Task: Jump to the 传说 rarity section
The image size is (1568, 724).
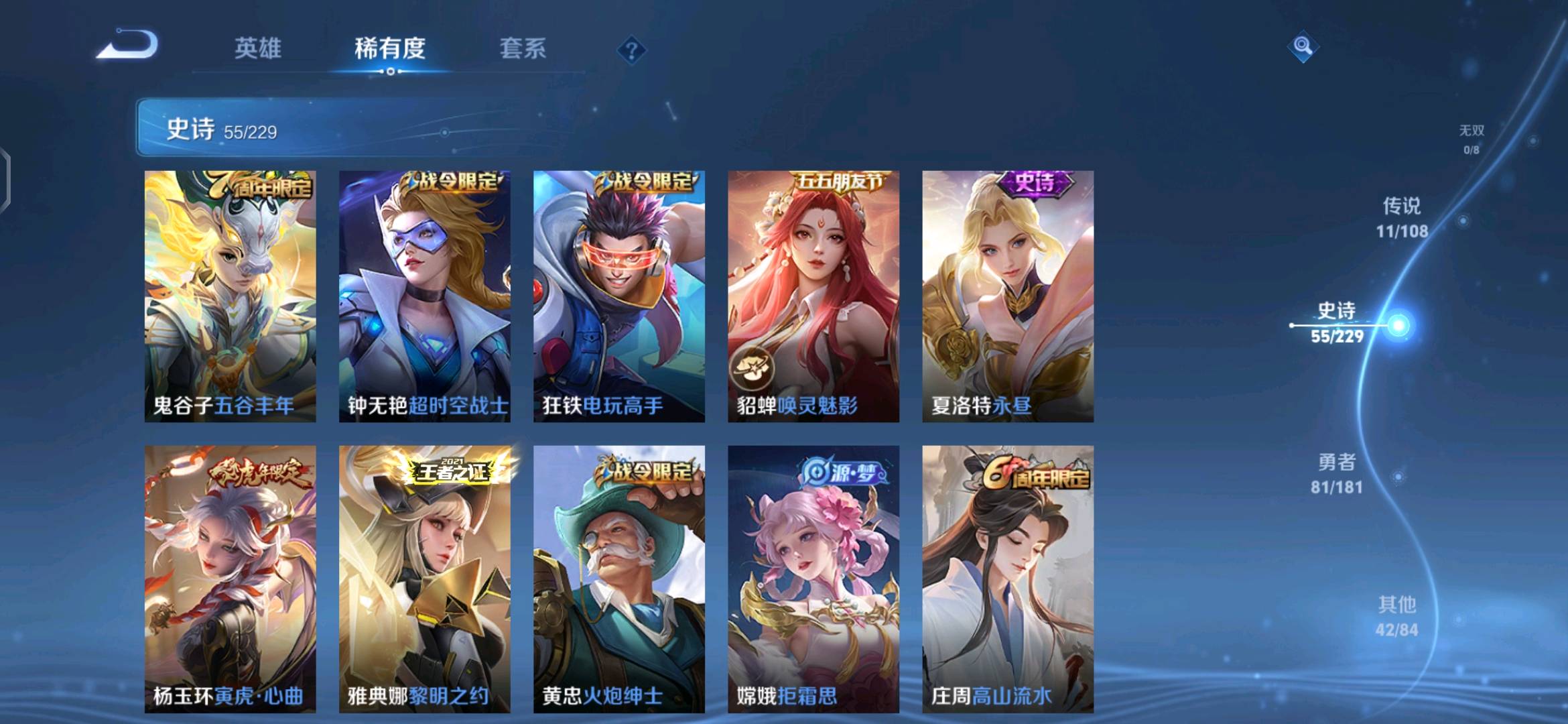Action: (1402, 217)
